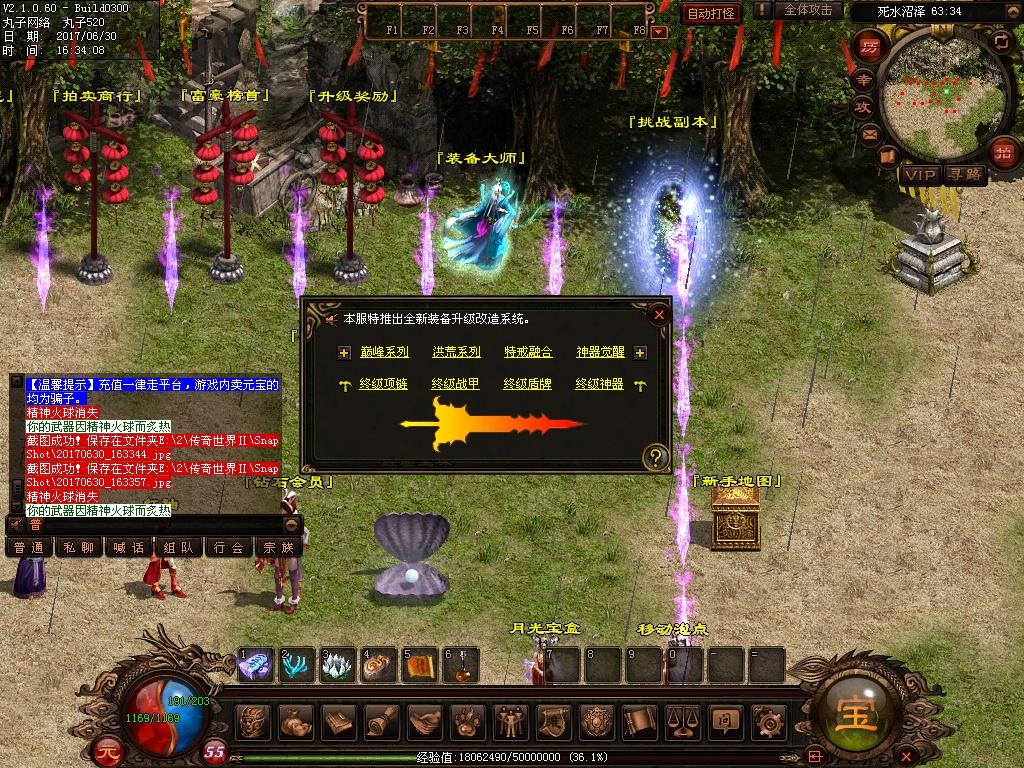The image size is (1024, 768).
Task: Open the gear settings icon
Action: pyautogui.click(x=769, y=721)
